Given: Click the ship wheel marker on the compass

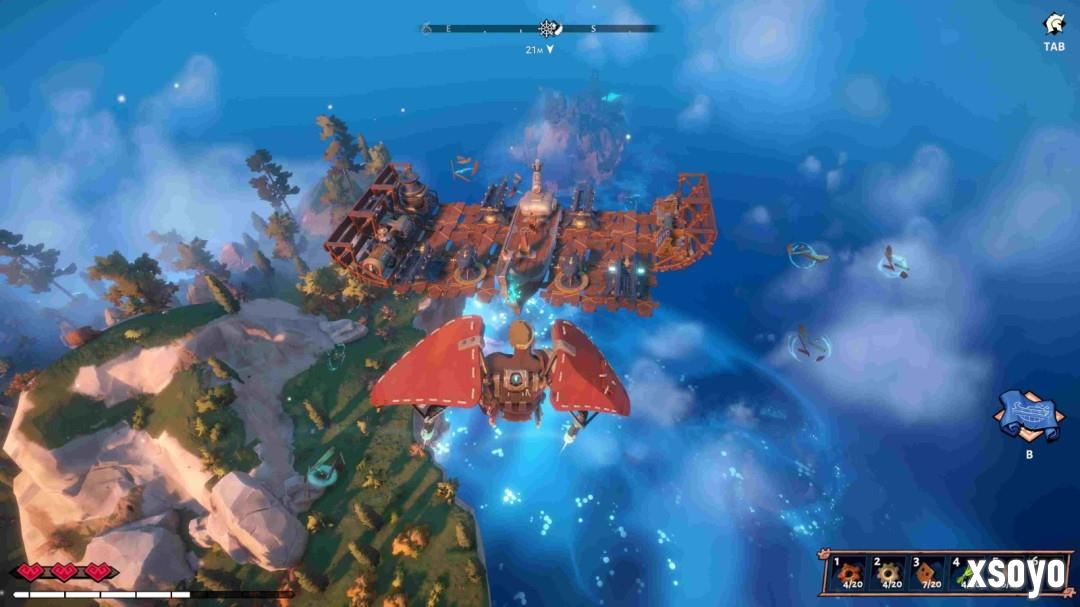Looking at the screenshot, I should 547,29.
